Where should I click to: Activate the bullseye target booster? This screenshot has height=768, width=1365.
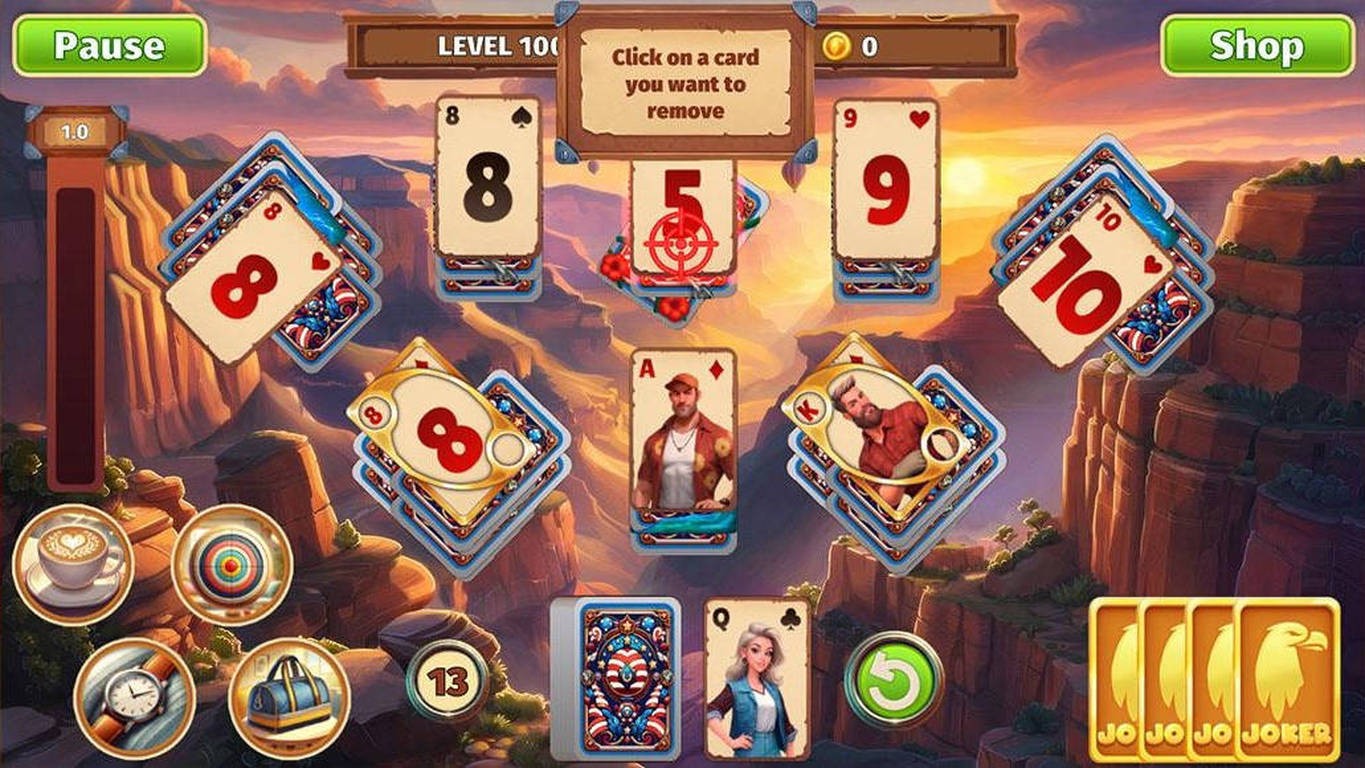pyautogui.click(x=232, y=563)
